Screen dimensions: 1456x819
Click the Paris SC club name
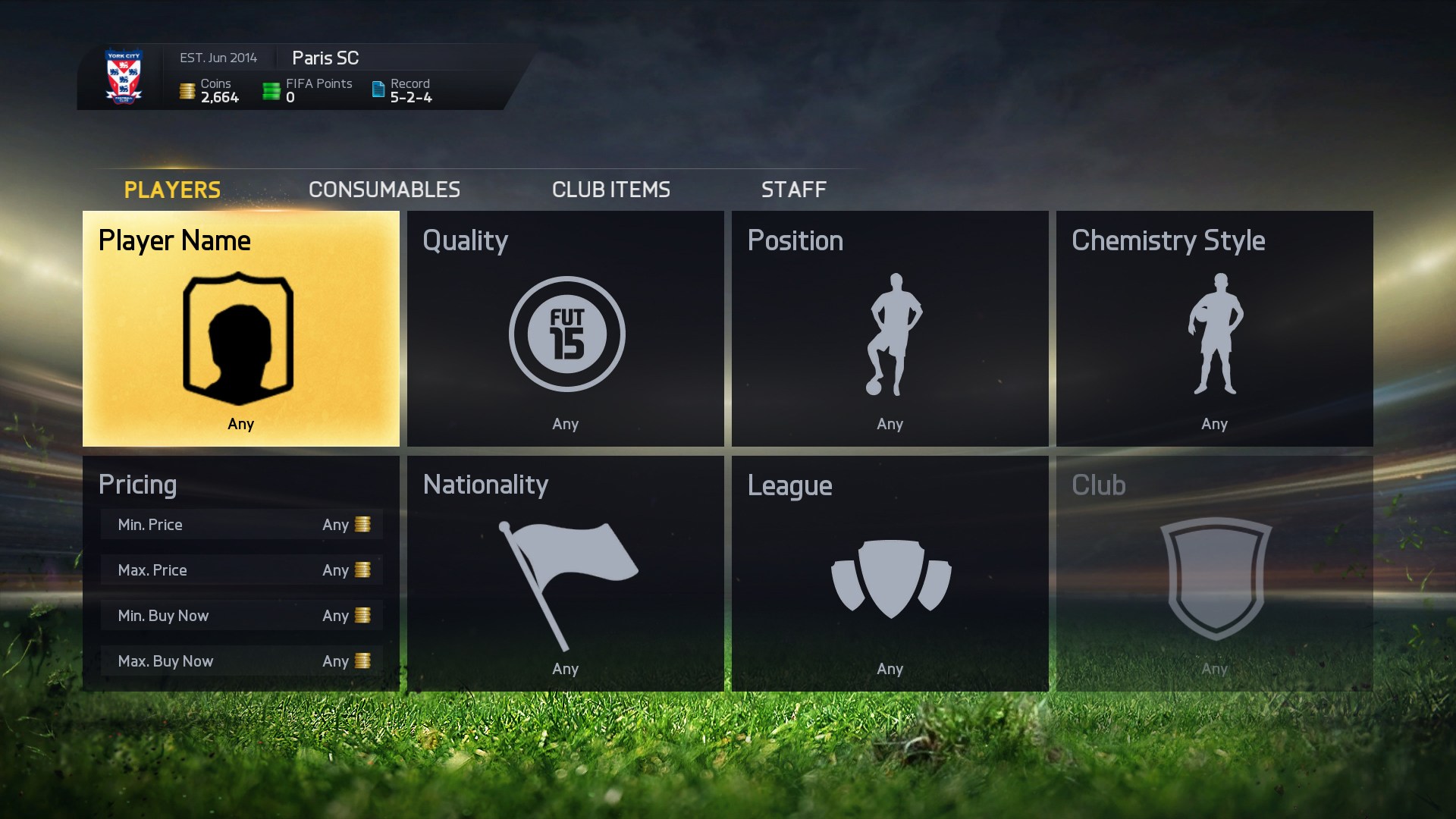pos(325,57)
